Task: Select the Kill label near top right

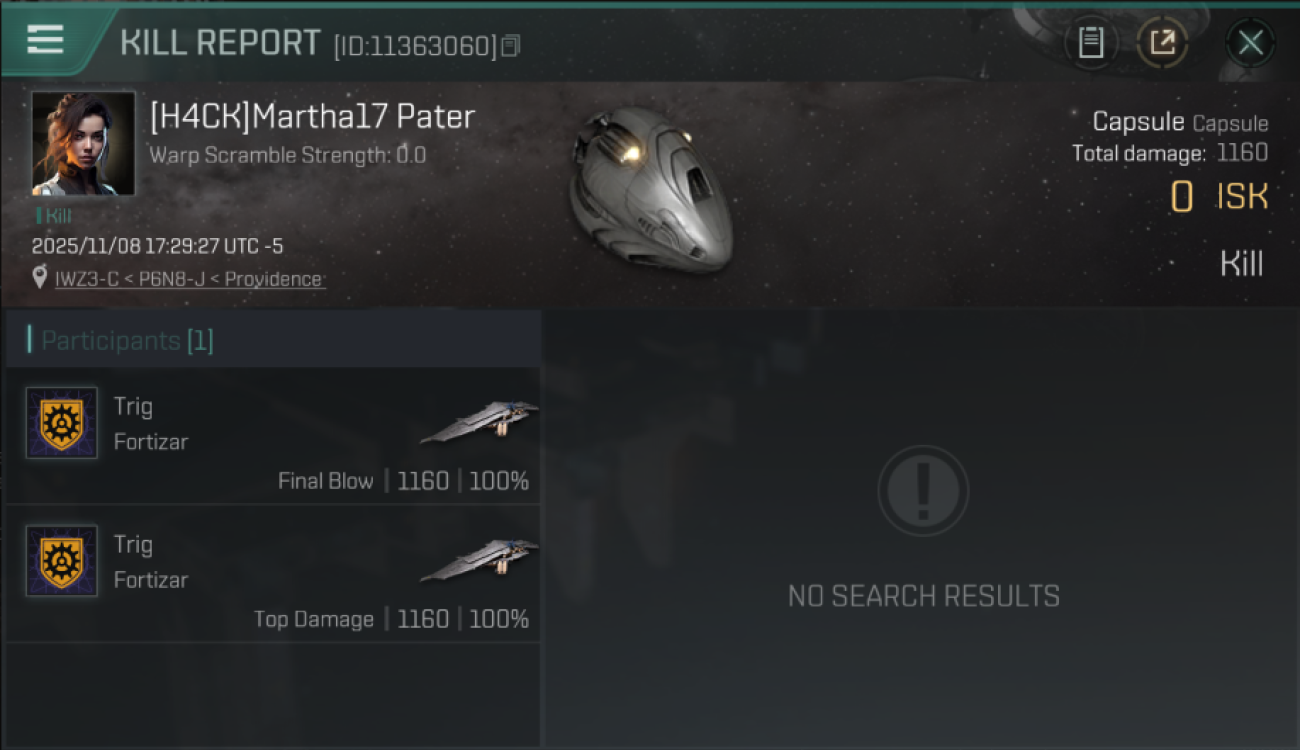Action: pyautogui.click(x=1240, y=263)
